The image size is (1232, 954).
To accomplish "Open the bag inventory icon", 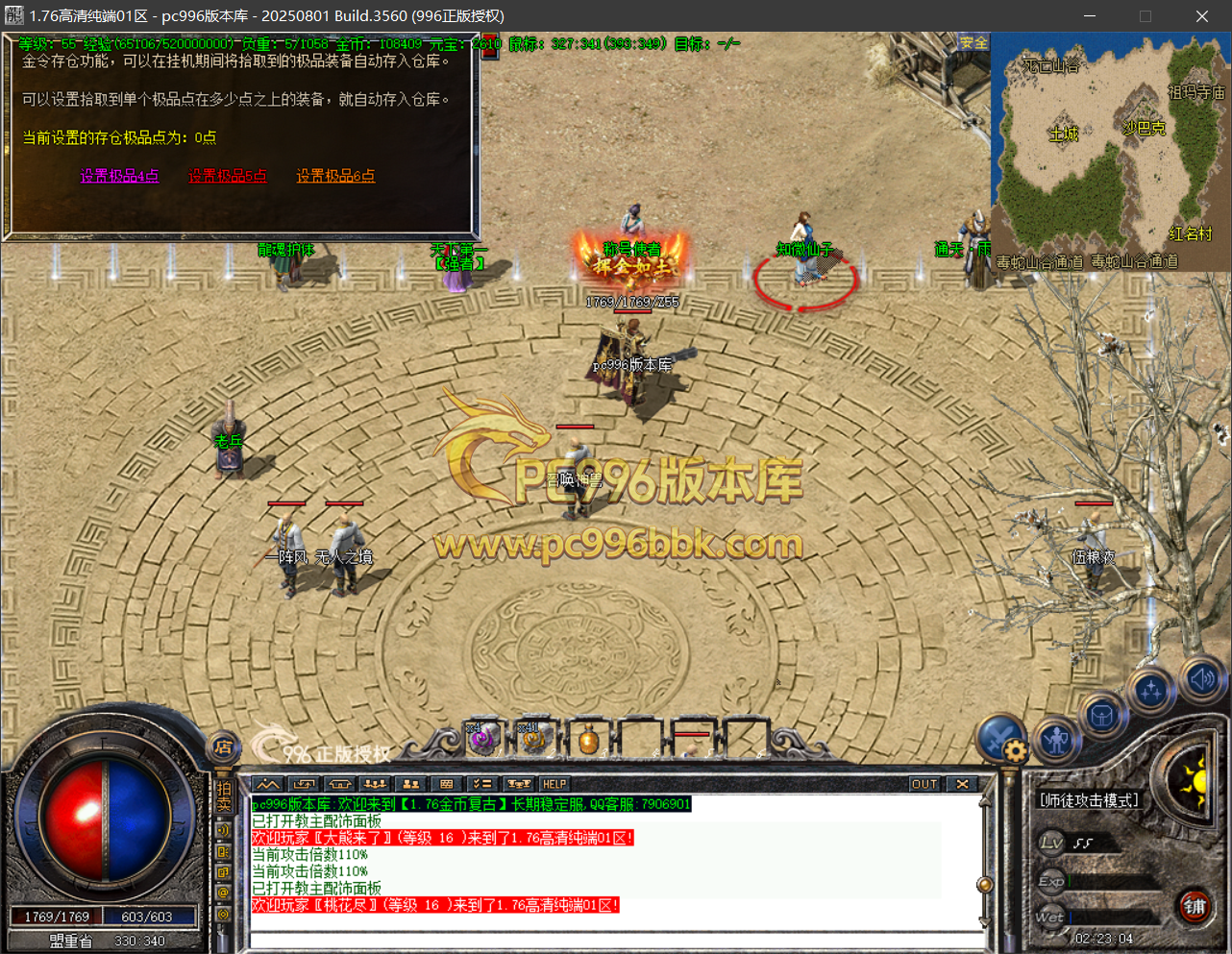I will tap(1101, 717).
